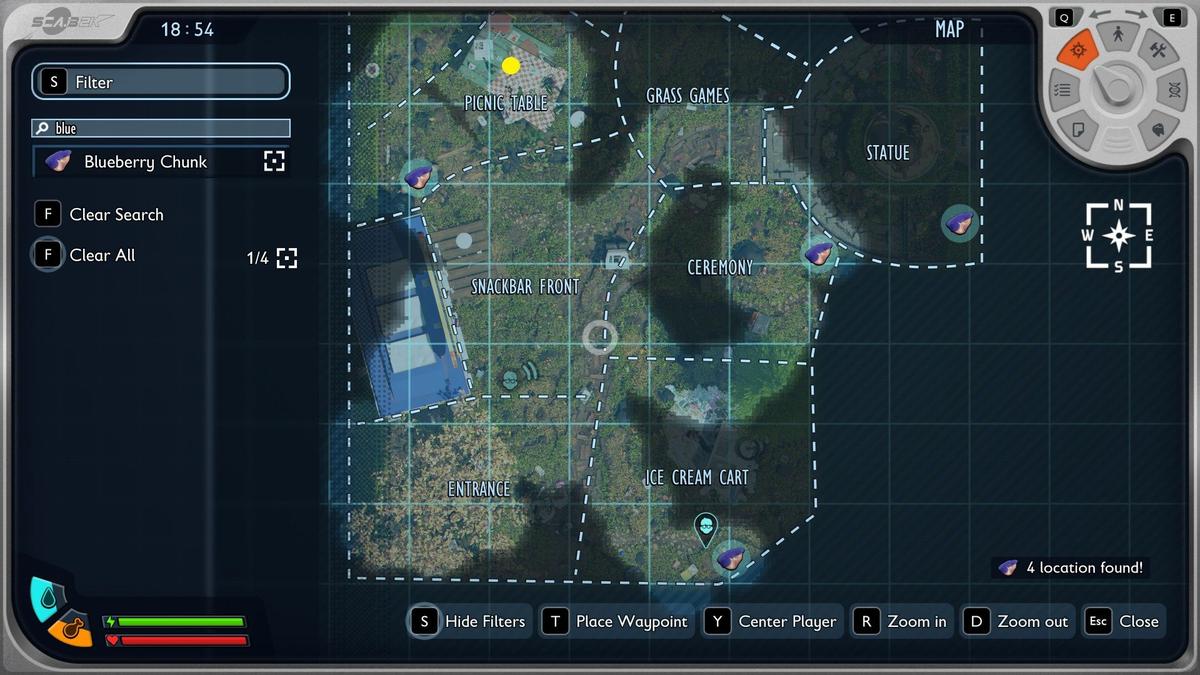This screenshot has width=1200, height=675.
Task: Focus the search field containing "blue"
Action: (x=161, y=128)
